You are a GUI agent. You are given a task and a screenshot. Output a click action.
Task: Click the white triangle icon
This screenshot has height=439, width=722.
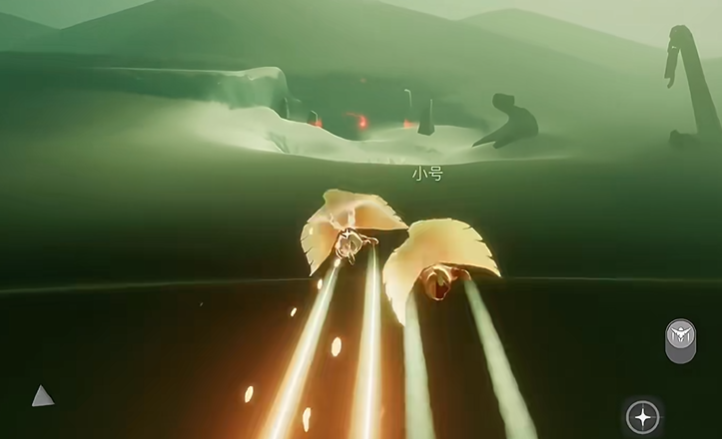point(42,397)
